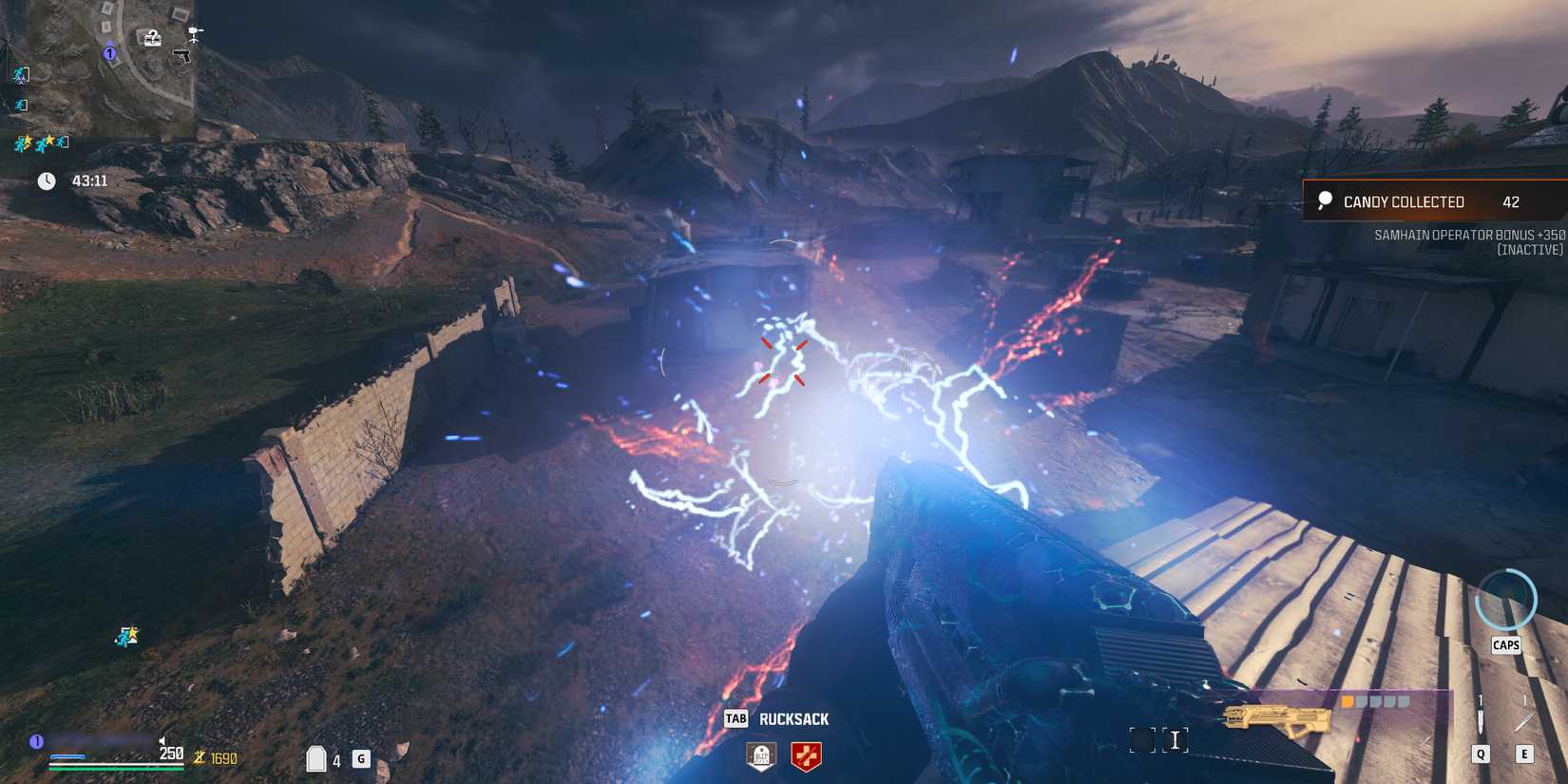Toggle the empty tactical equipment slot beside the knife
The image size is (1568, 784).
pyautogui.click(x=1526, y=719)
